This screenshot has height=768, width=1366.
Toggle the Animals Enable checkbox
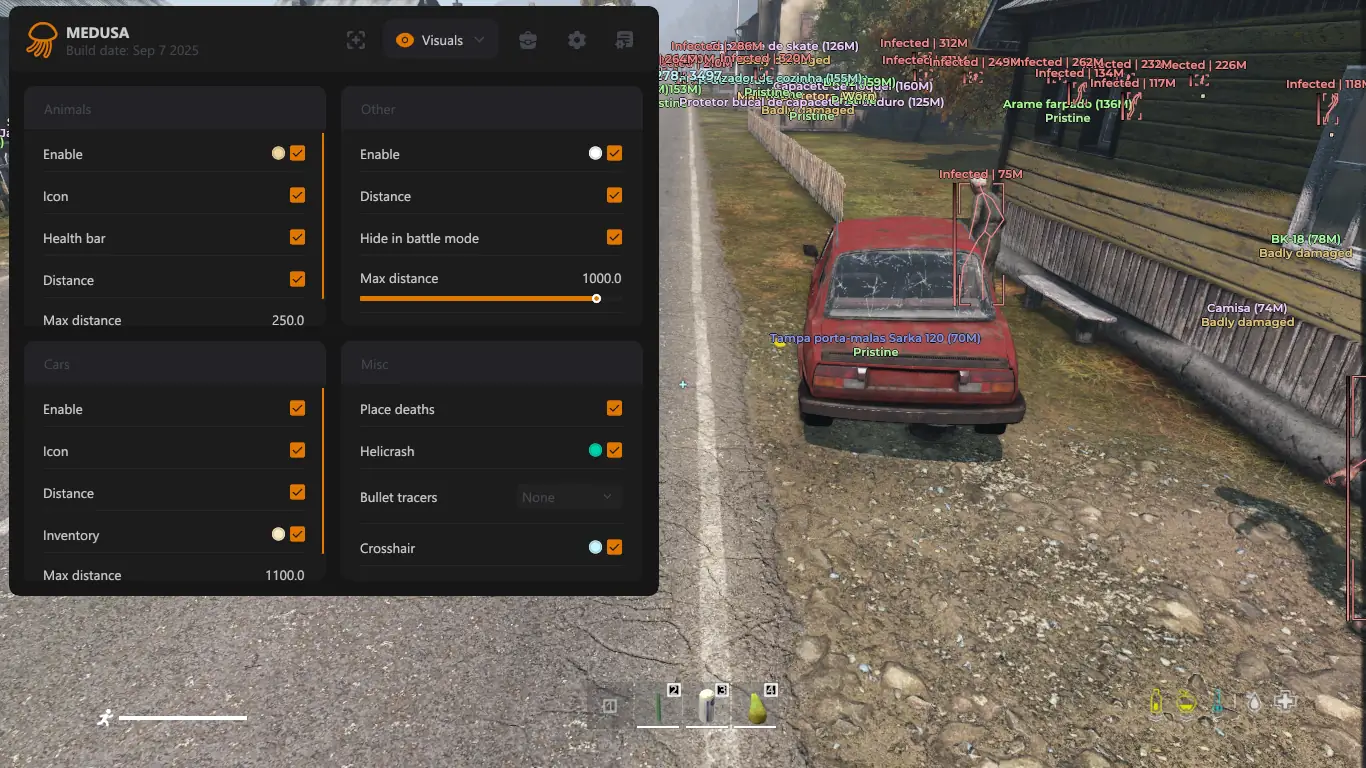[297, 153]
